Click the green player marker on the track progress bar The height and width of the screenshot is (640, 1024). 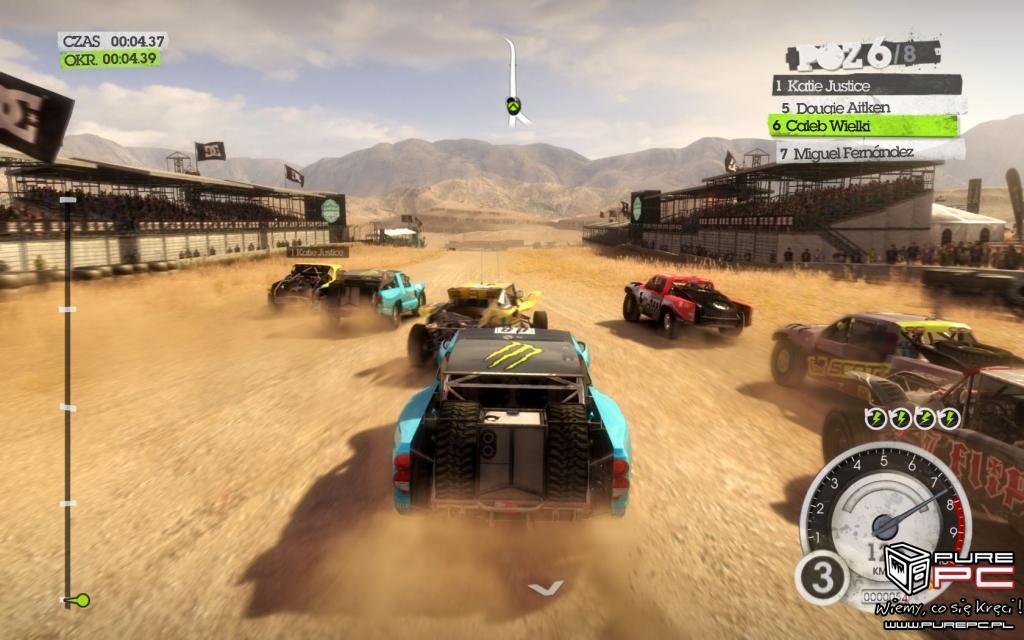[81, 600]
